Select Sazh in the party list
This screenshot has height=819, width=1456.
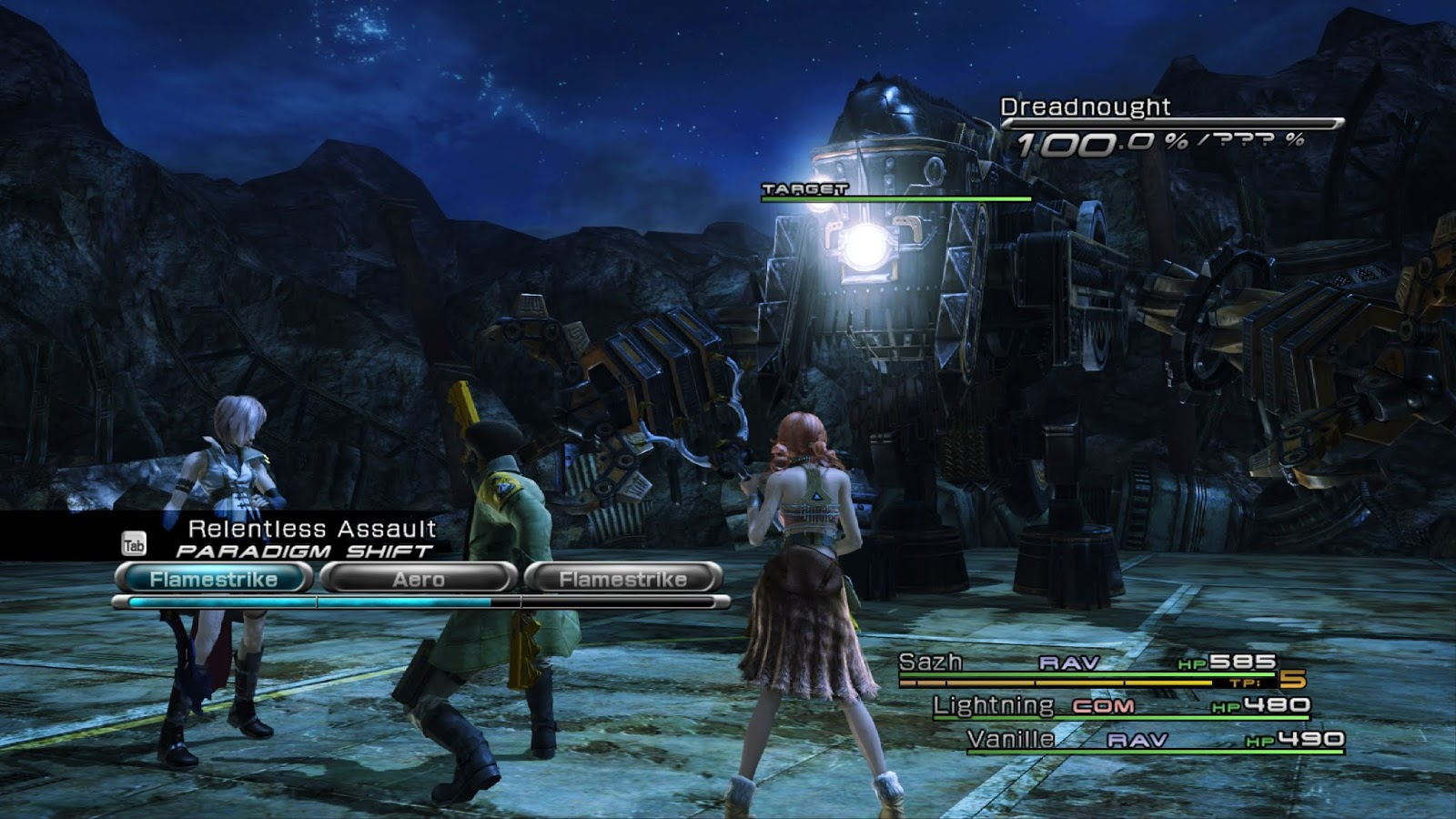[930, 663]
